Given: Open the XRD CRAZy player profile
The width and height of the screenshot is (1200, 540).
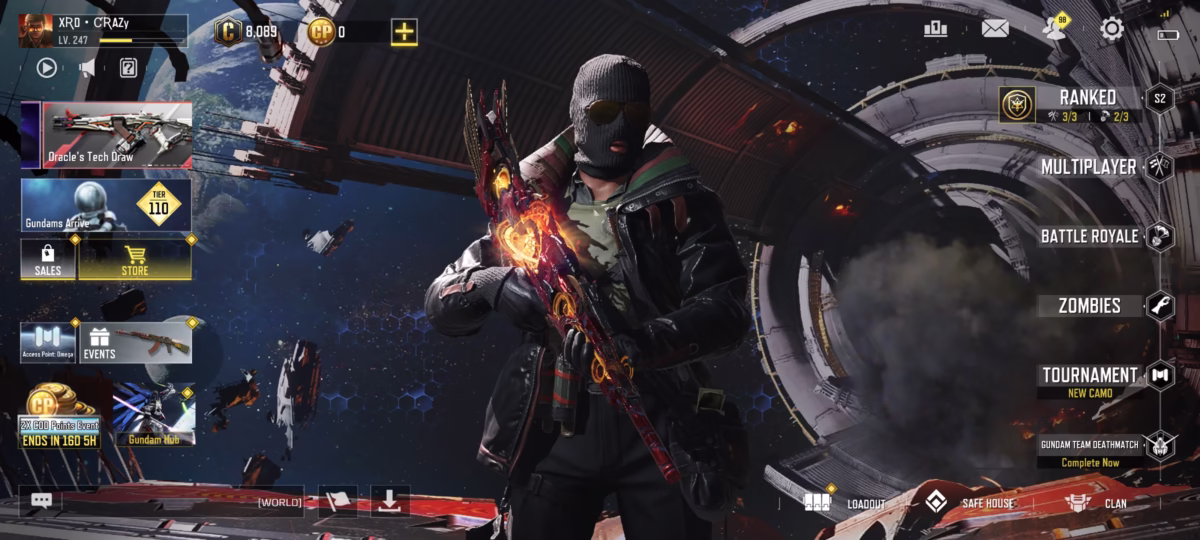Looking at the screenshot, I should [x=102, y=30].
